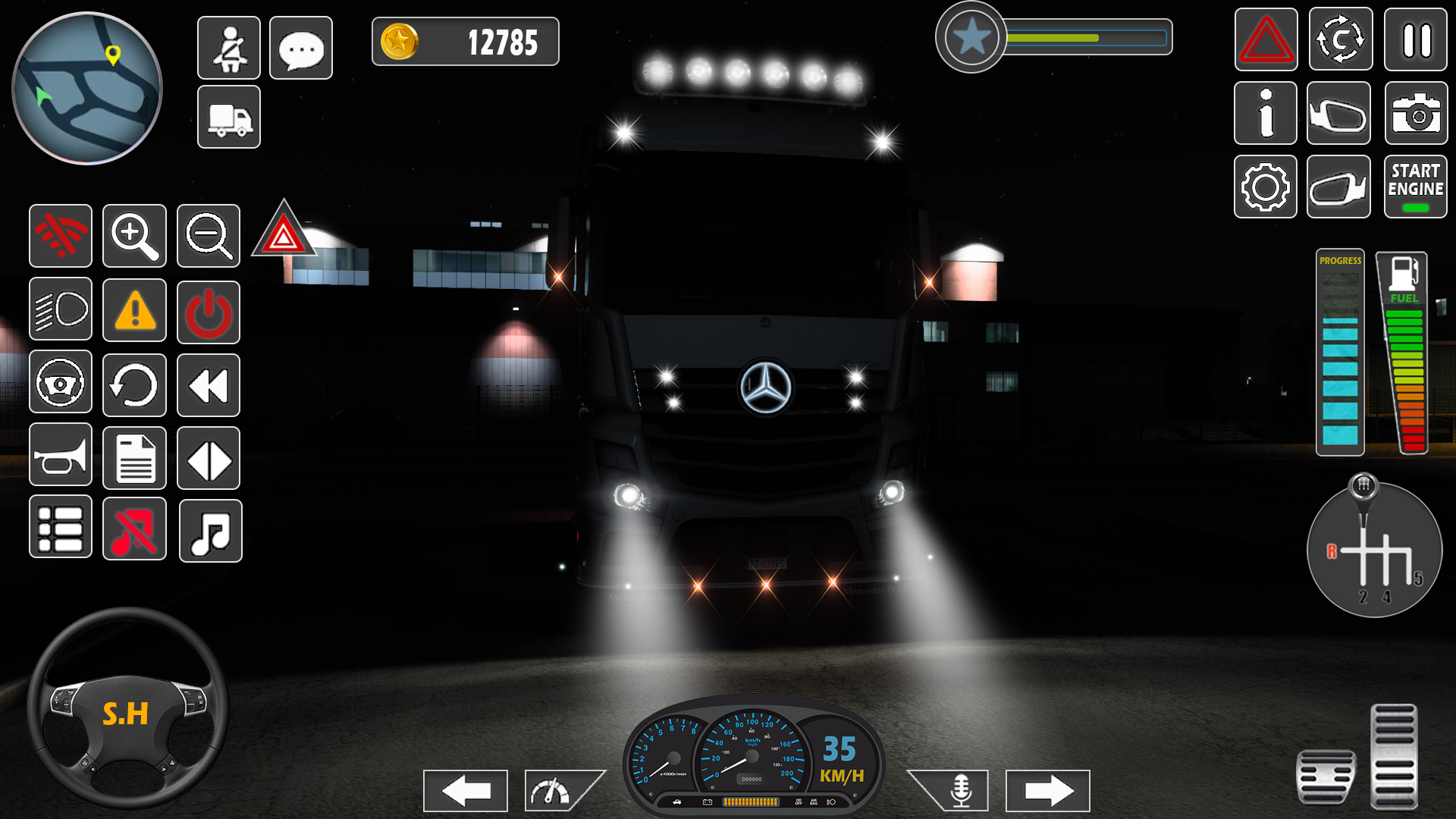Open the circular minimap
The image size is (1456, 819).
tap(87, 88)
